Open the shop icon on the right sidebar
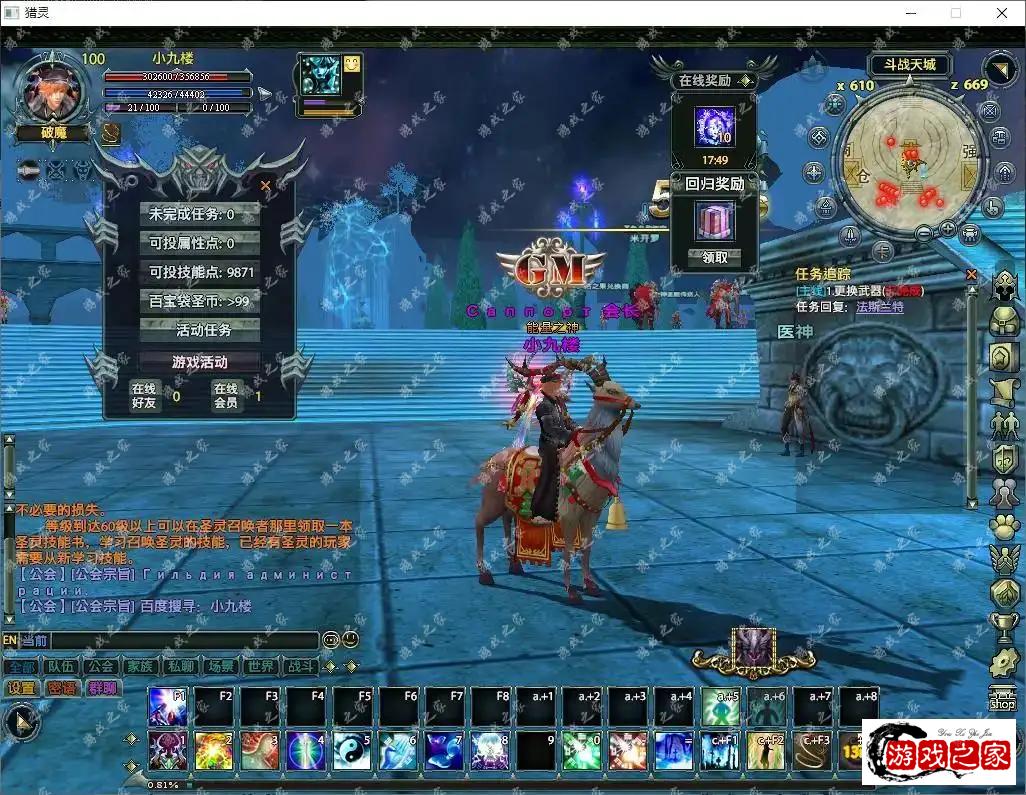This screenshot has width=1026, height=795. tap(1002, 699)
